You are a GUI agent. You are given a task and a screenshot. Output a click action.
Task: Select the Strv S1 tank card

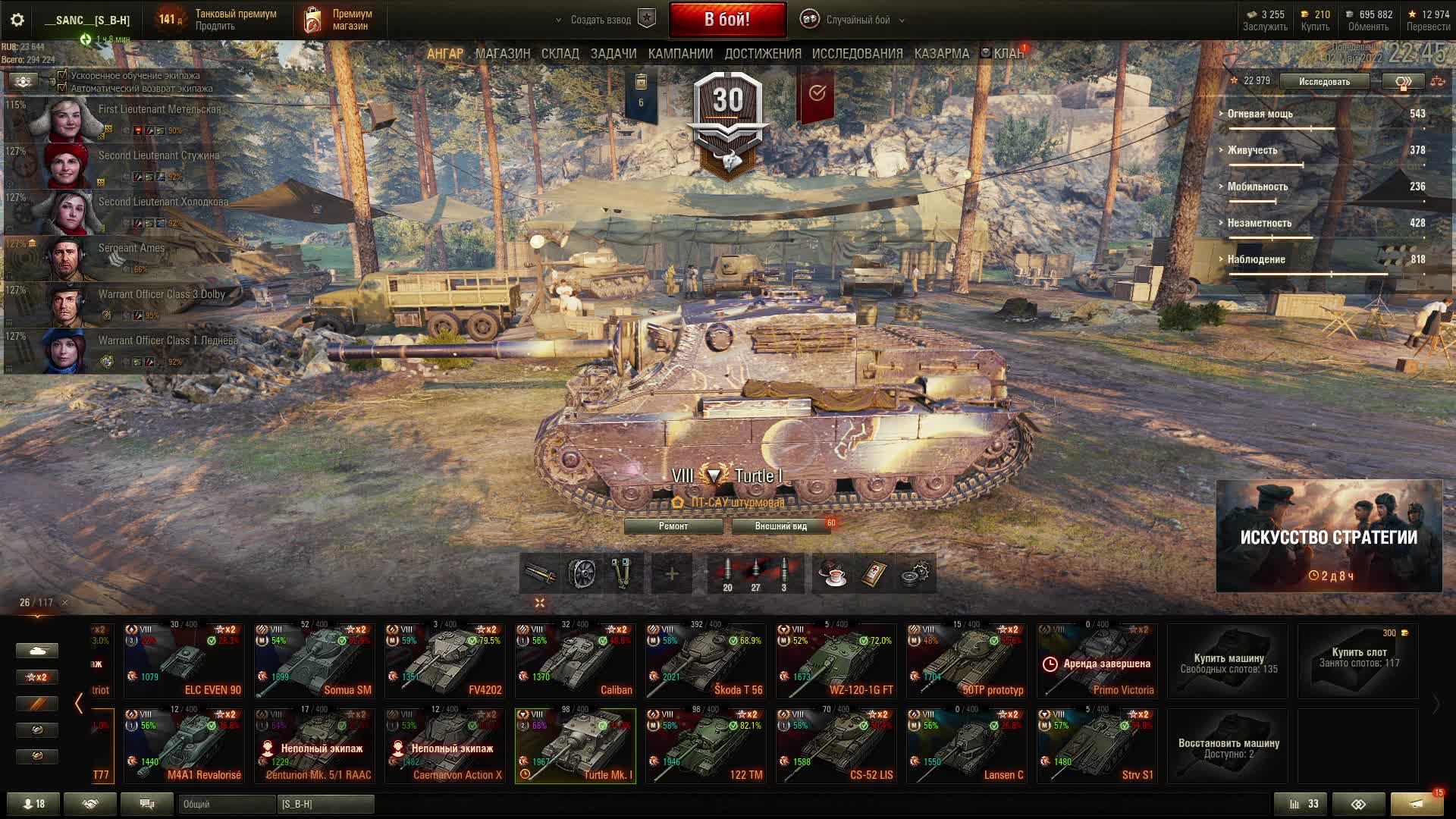(x=1097, y=746)
